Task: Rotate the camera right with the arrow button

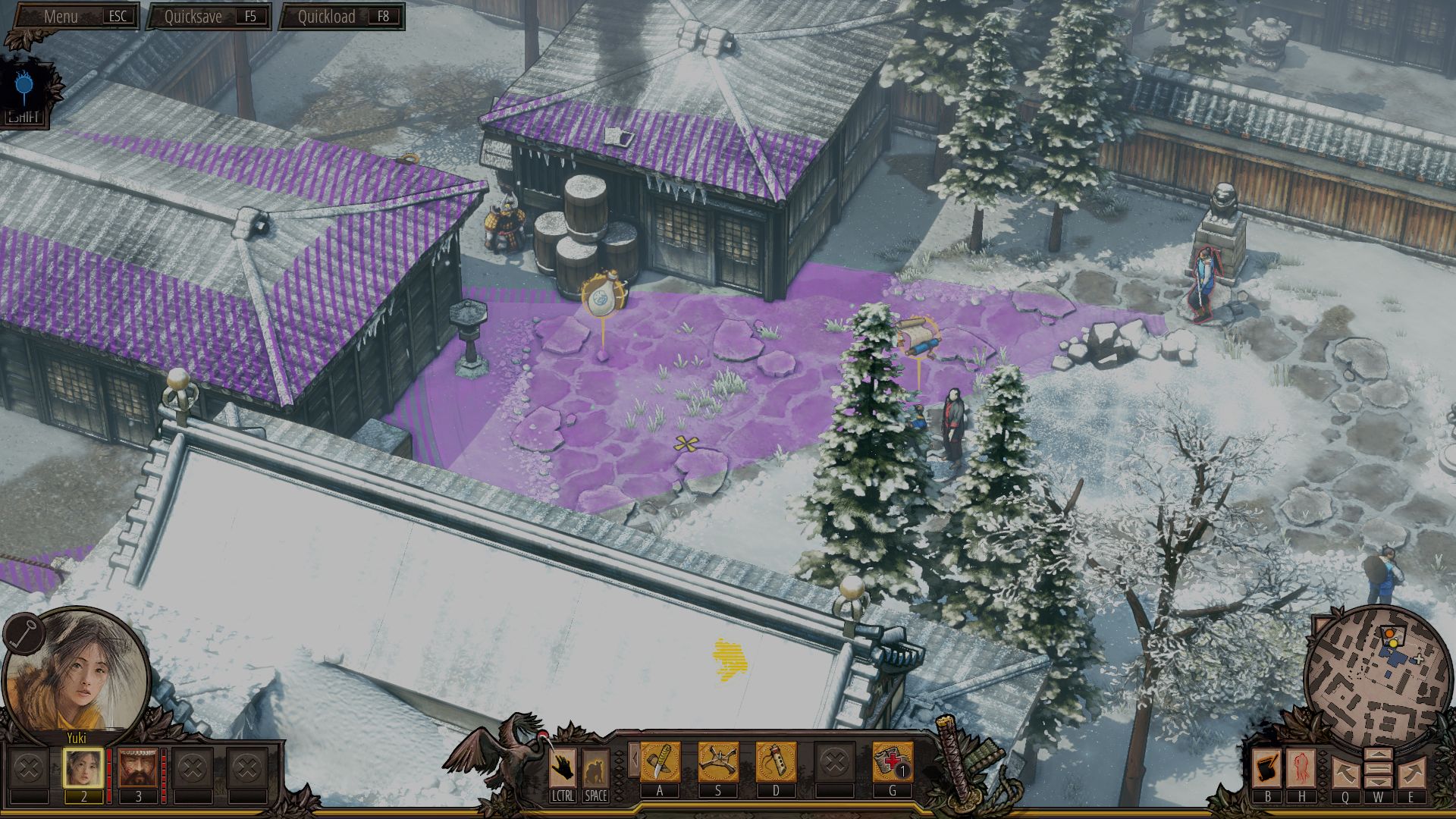Action: tap(1411, 773)
